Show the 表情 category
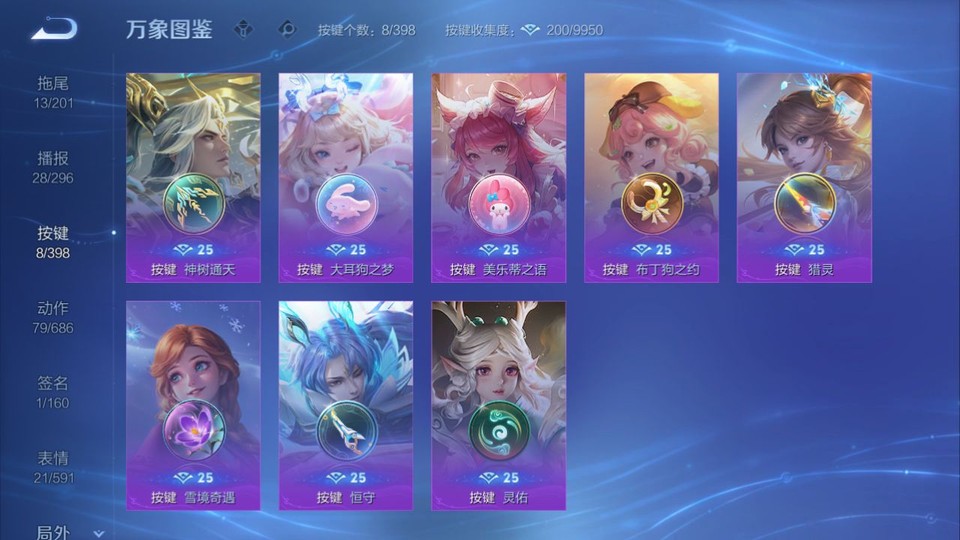This screenshot has height=540, width=960. [54, 468]
